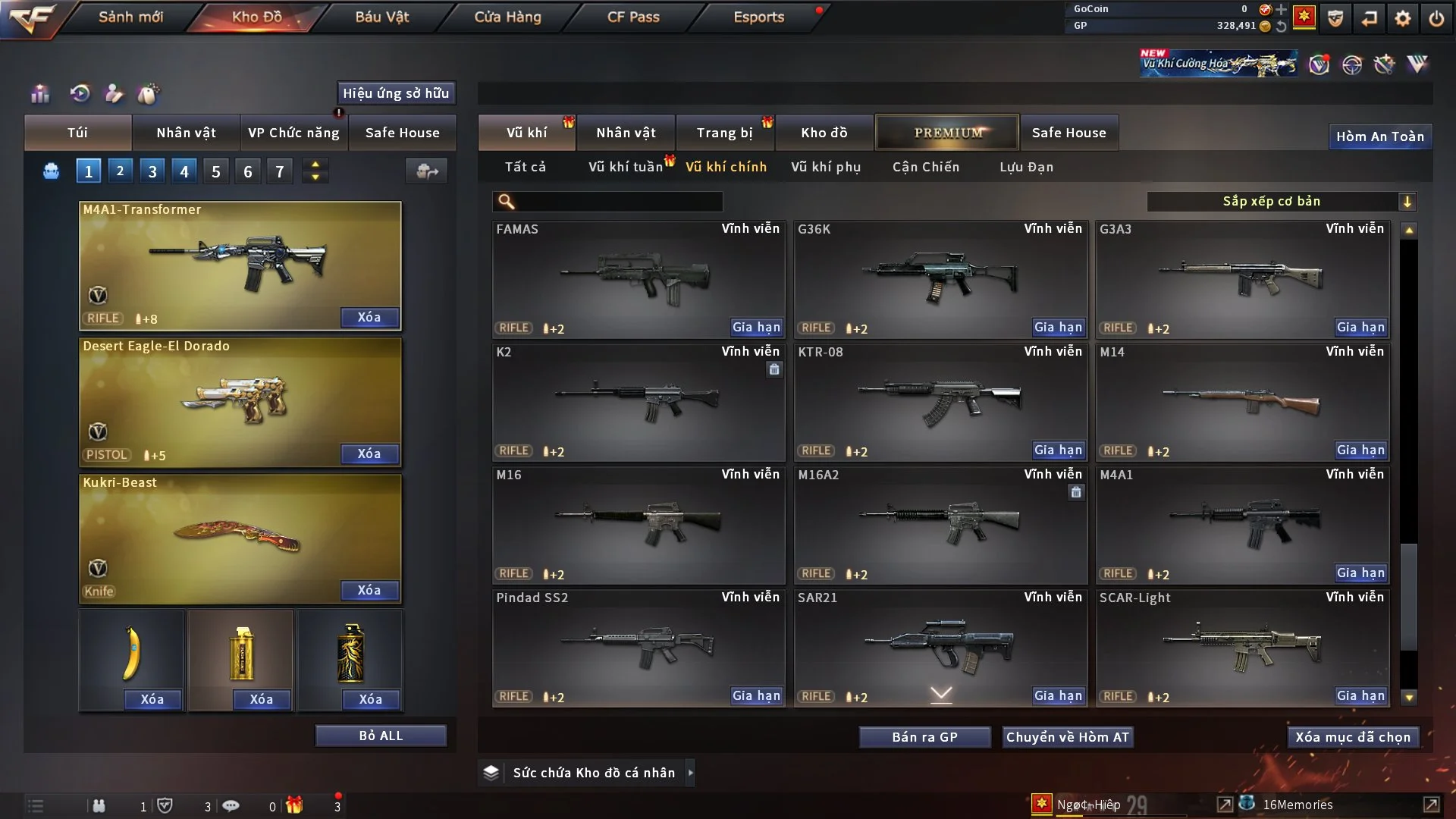
Task: Open the gear settings icon
Action: tap(1403, 18)
